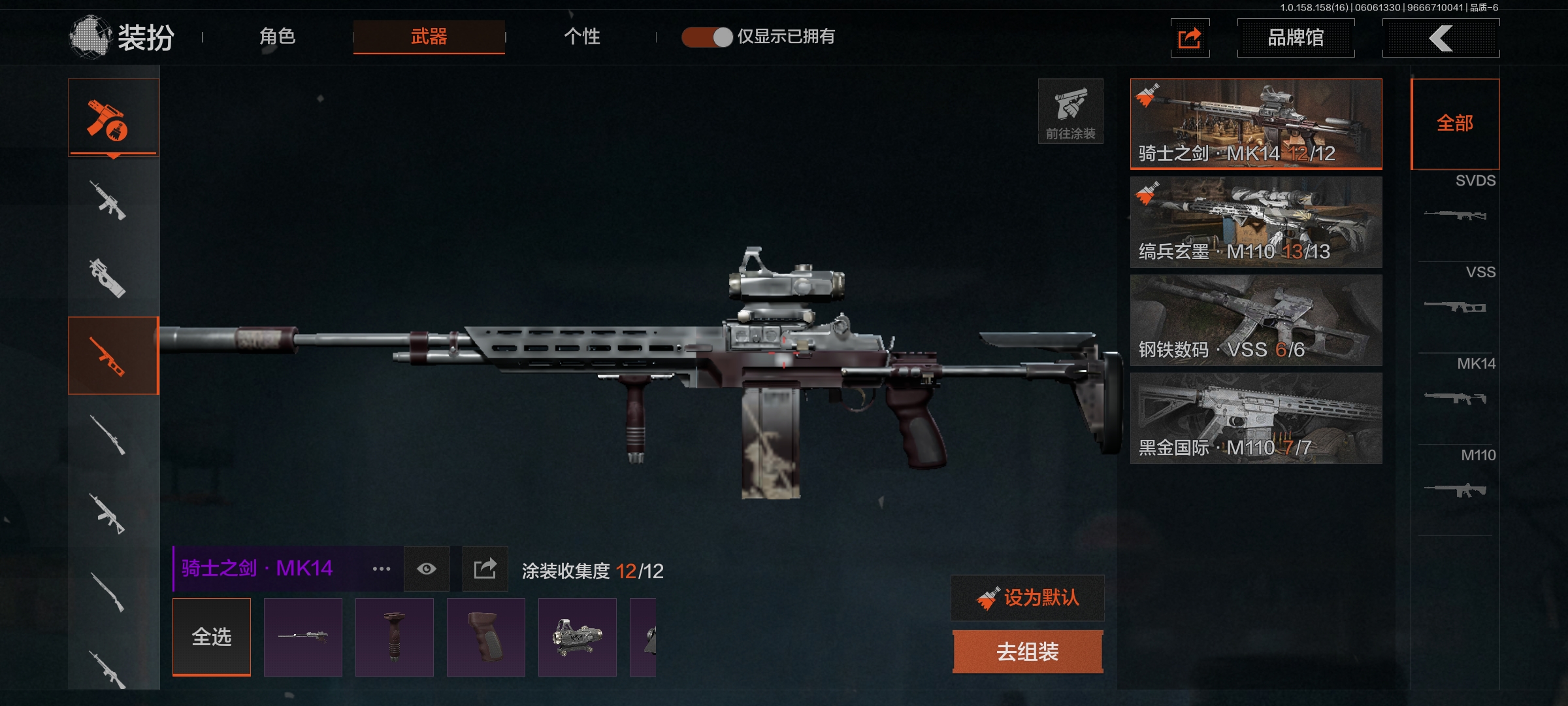
Task: Select the 黑金国际 M110 skin card
Action: coord(1256,418)
